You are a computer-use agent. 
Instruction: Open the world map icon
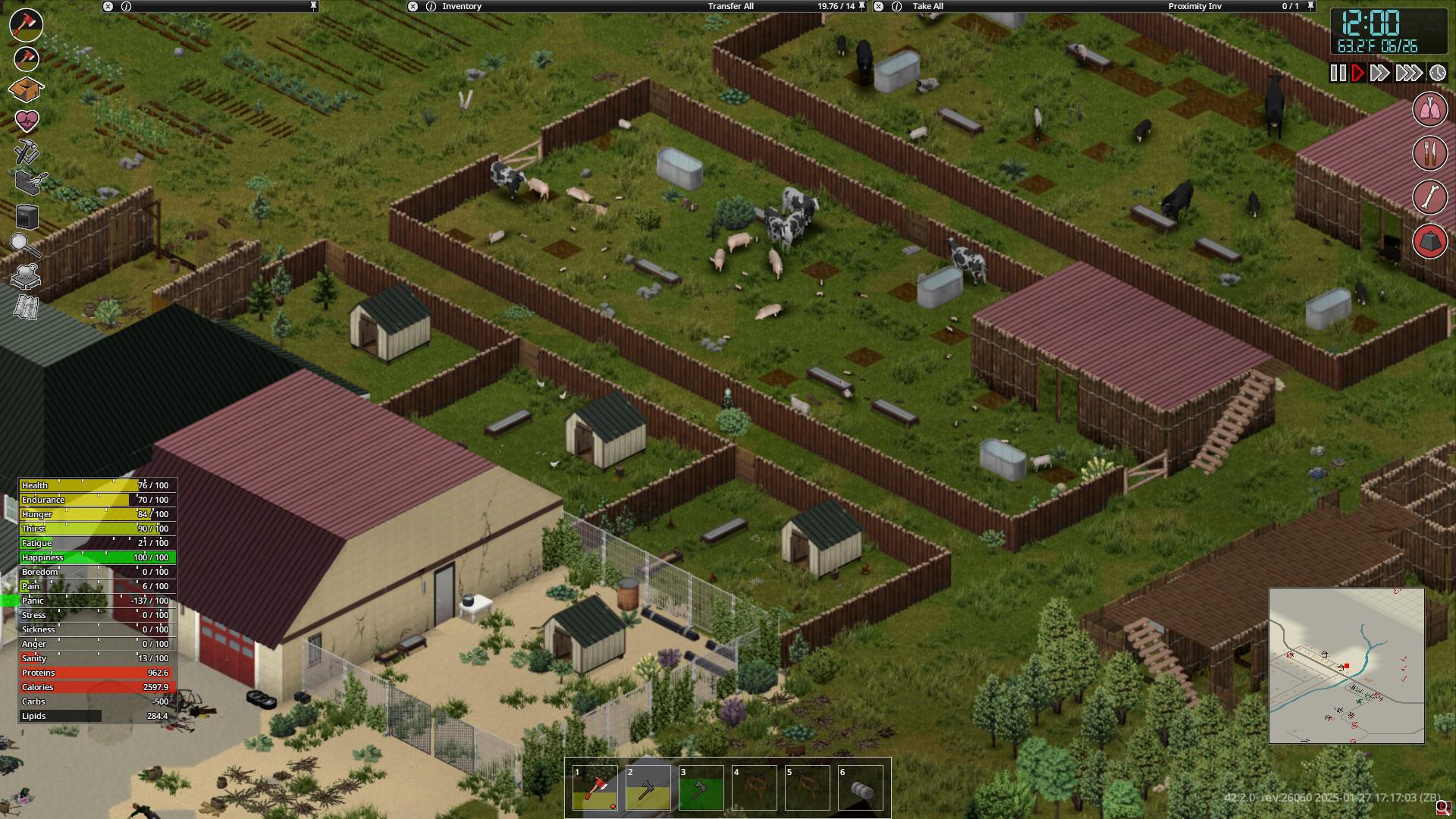click(25, 305)
